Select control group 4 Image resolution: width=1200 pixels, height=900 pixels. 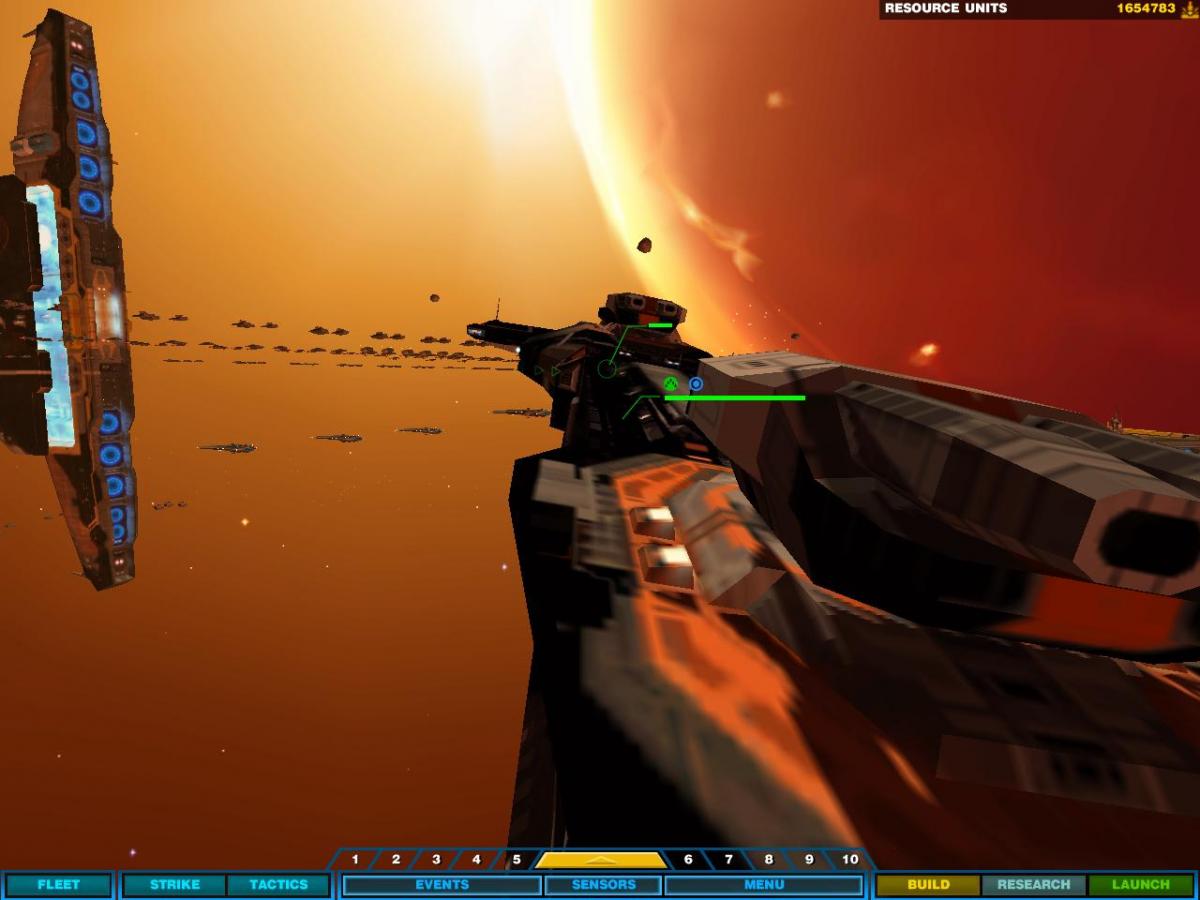[x=476, y=860]
